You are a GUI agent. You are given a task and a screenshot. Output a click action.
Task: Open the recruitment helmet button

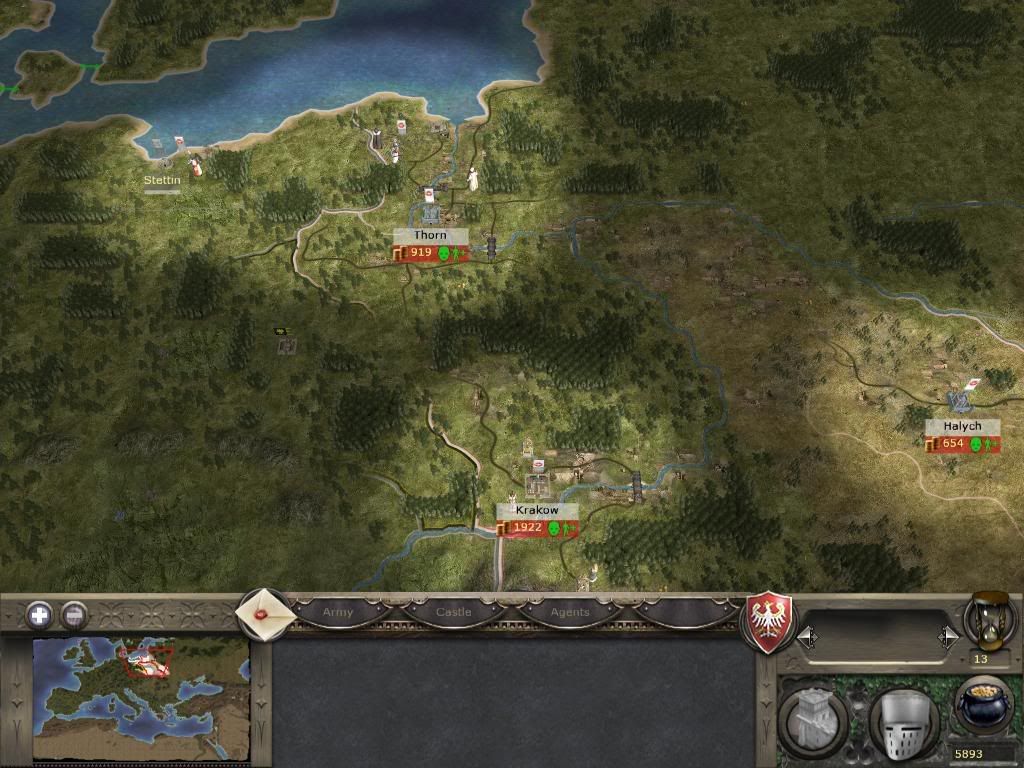point(902,717)
